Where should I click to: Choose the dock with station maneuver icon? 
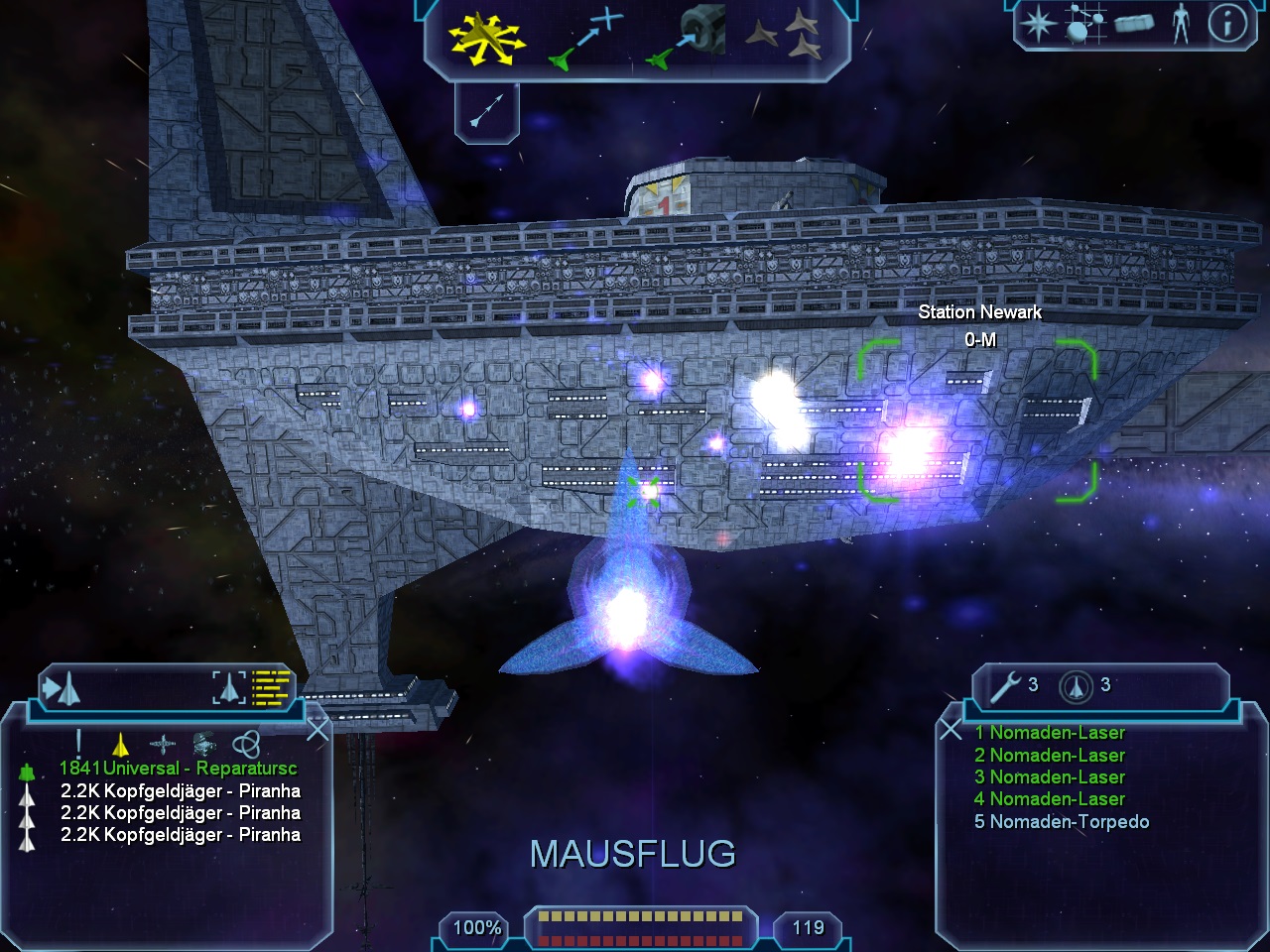(x=689, y=38)
